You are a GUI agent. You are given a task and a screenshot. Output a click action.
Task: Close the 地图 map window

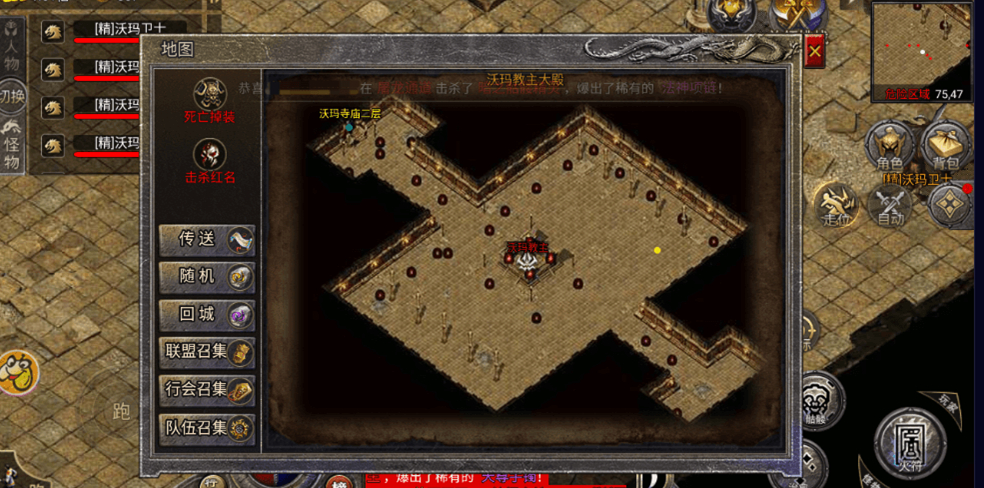point(815,51)
